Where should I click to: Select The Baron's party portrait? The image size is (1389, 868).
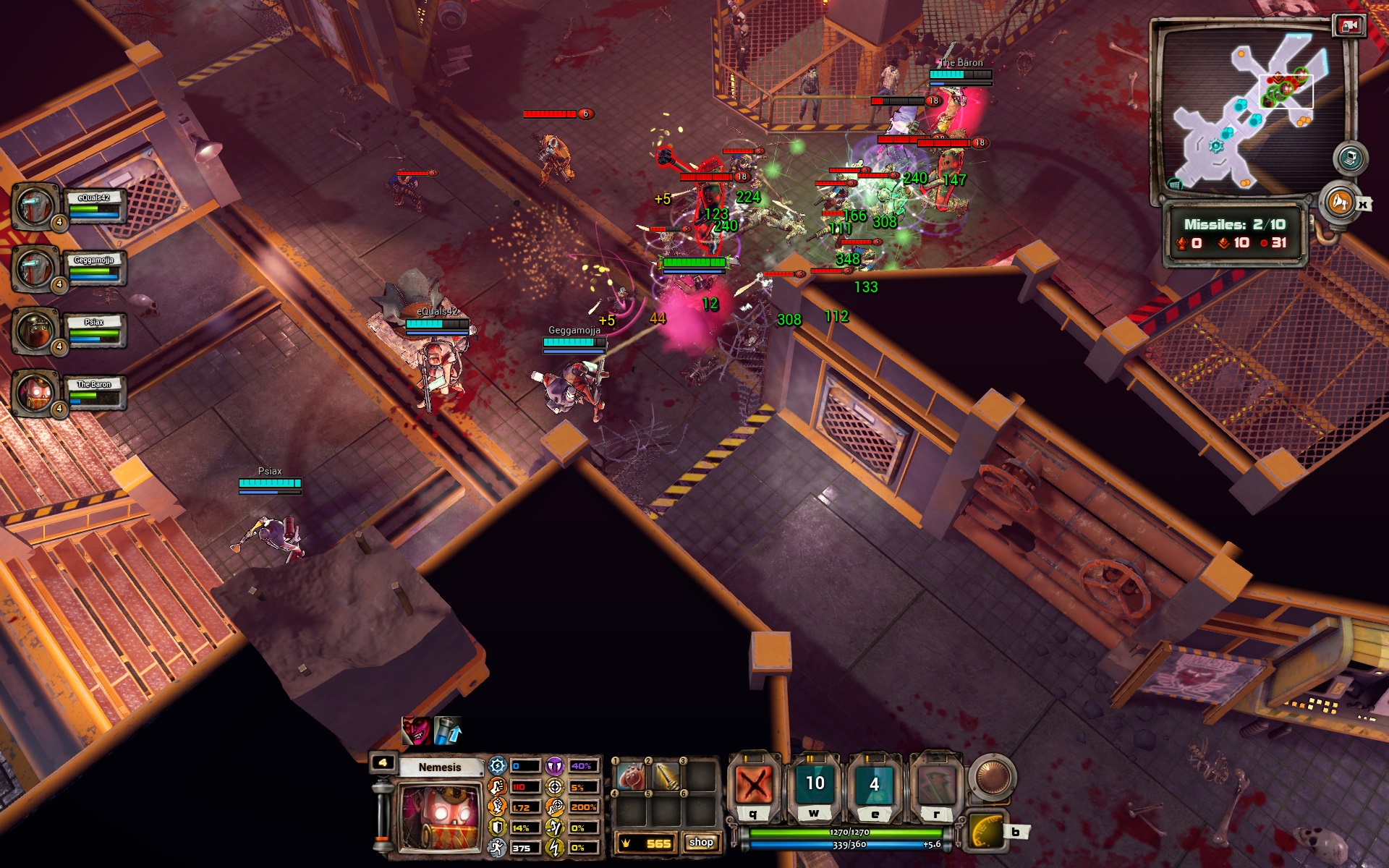35,393
